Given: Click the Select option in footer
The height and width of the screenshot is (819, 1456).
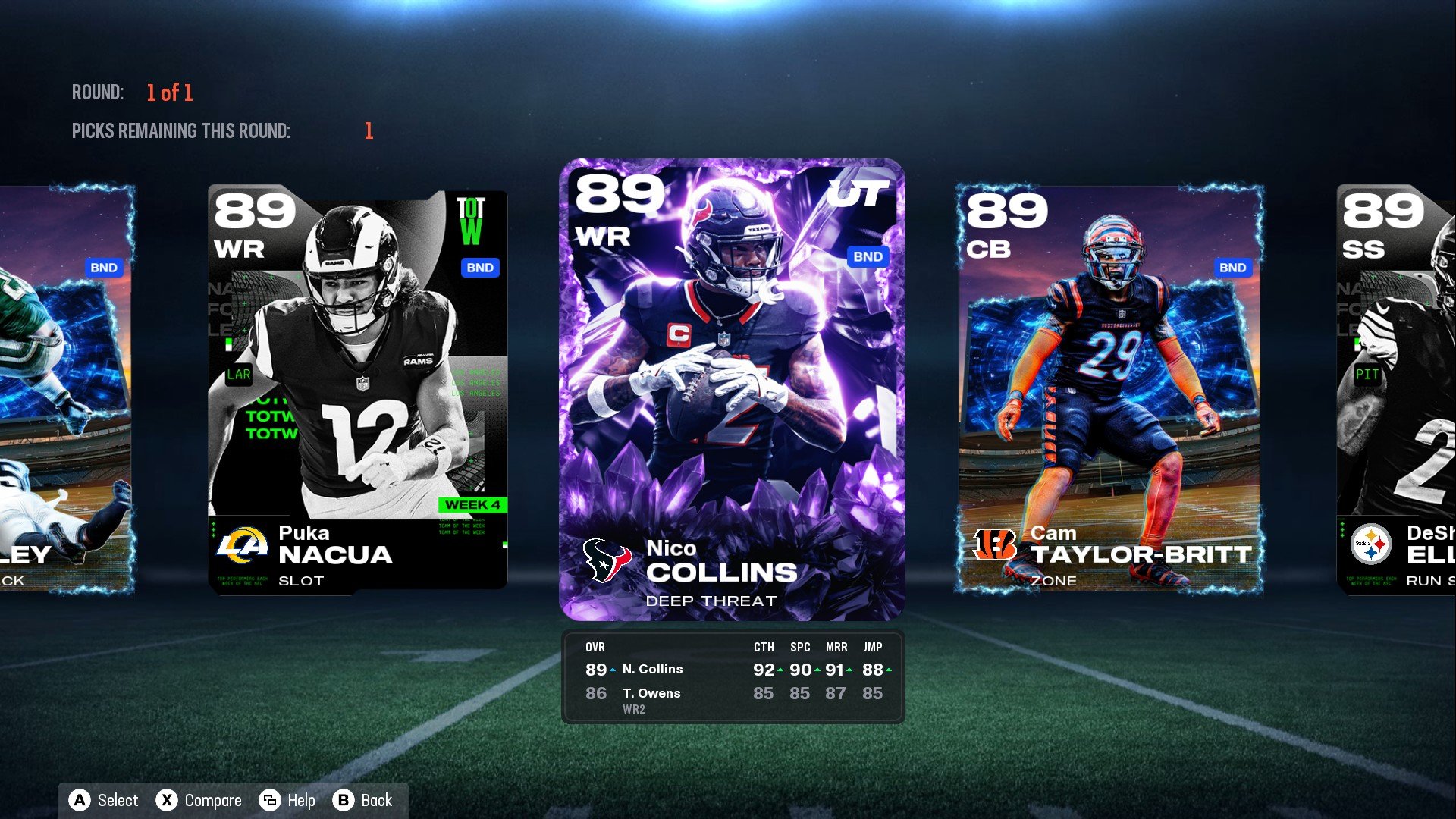Looking at the screenshot, I should tap(104, 800).
